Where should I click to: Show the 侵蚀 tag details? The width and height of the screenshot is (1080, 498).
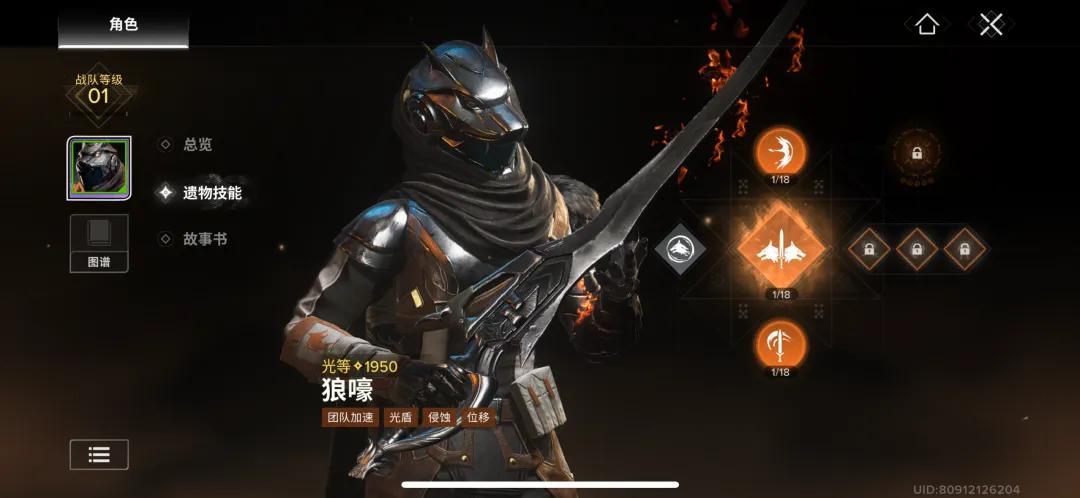(x=439, y=417)
